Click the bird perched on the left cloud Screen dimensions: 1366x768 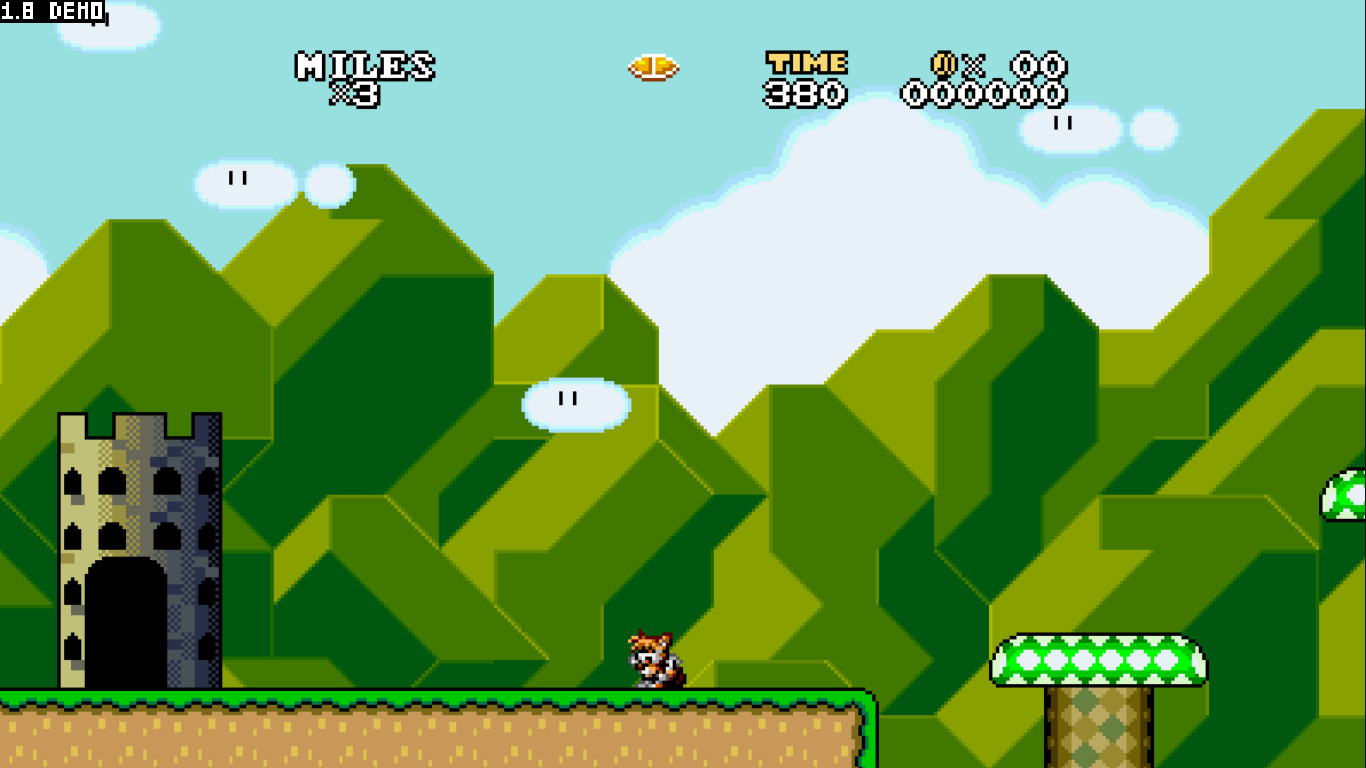[x=238, y=178]
